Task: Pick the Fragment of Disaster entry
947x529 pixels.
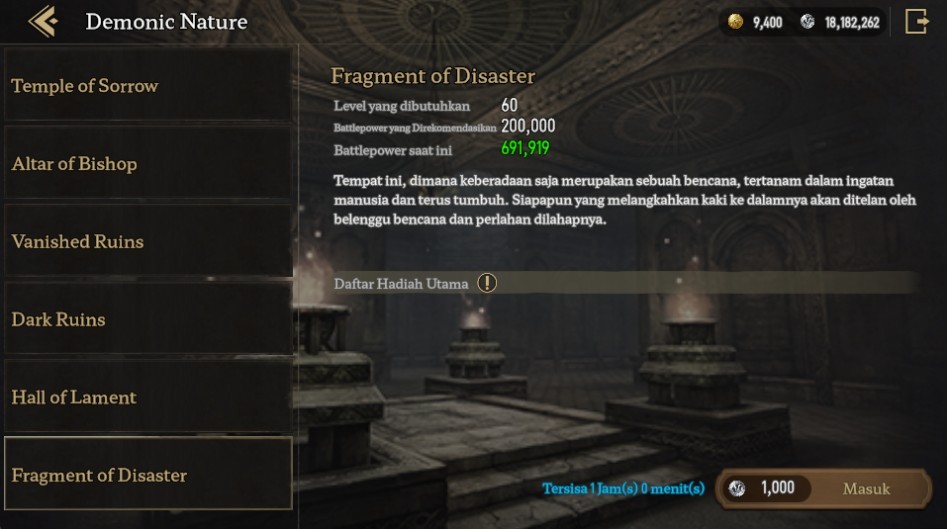Action: (148, 475)
